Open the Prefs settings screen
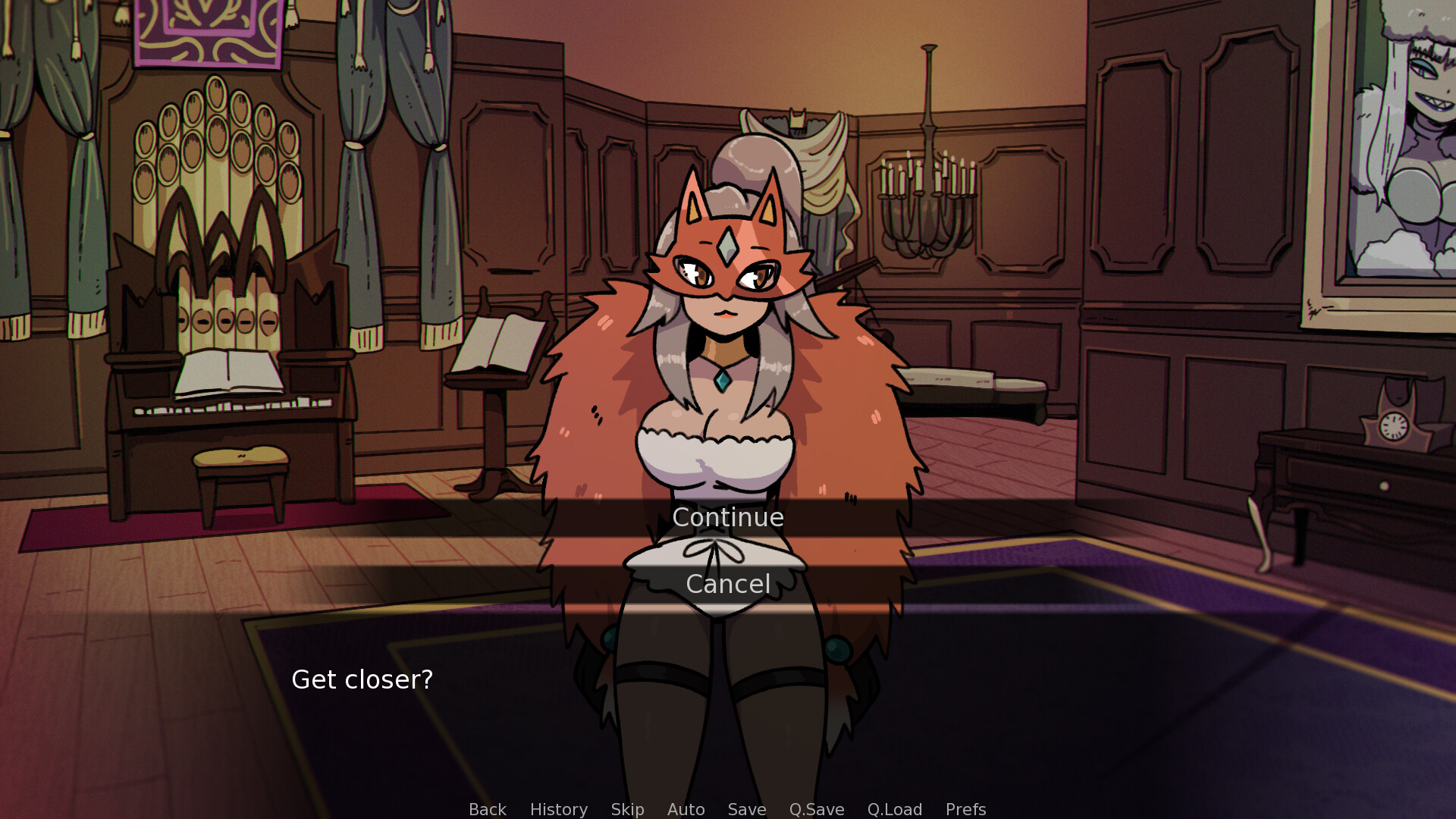 coord(965,809)
